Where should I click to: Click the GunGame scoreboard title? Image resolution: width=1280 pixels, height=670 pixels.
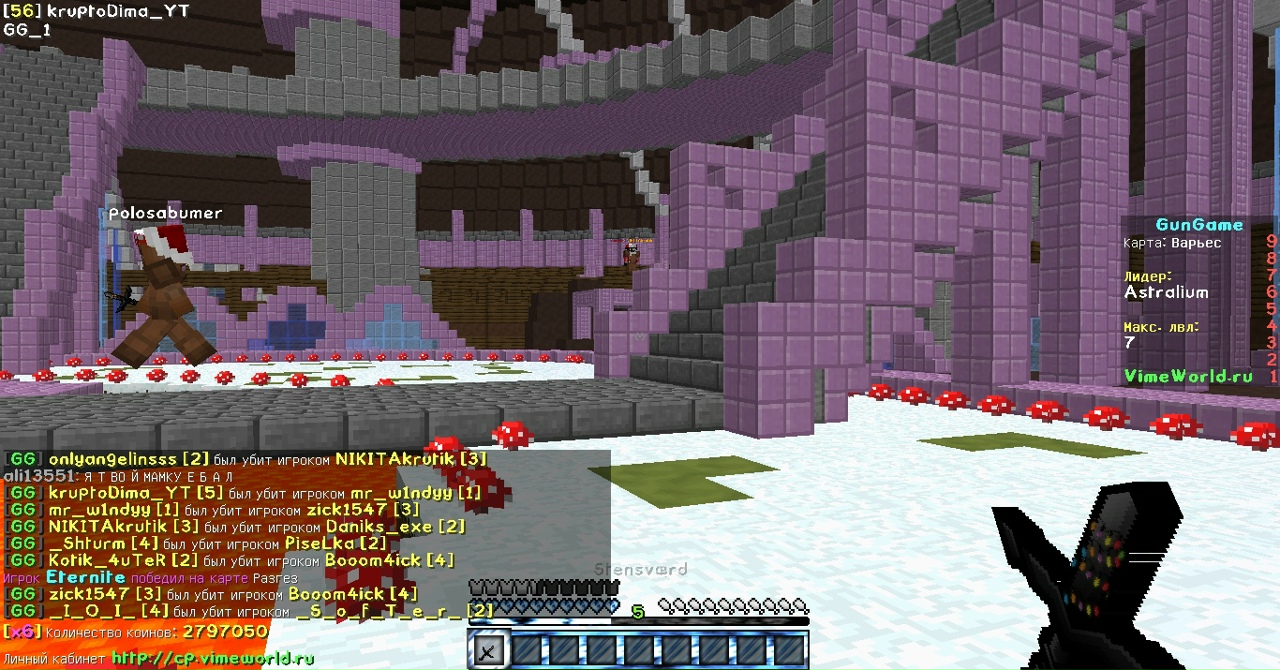click(1199, 225)
